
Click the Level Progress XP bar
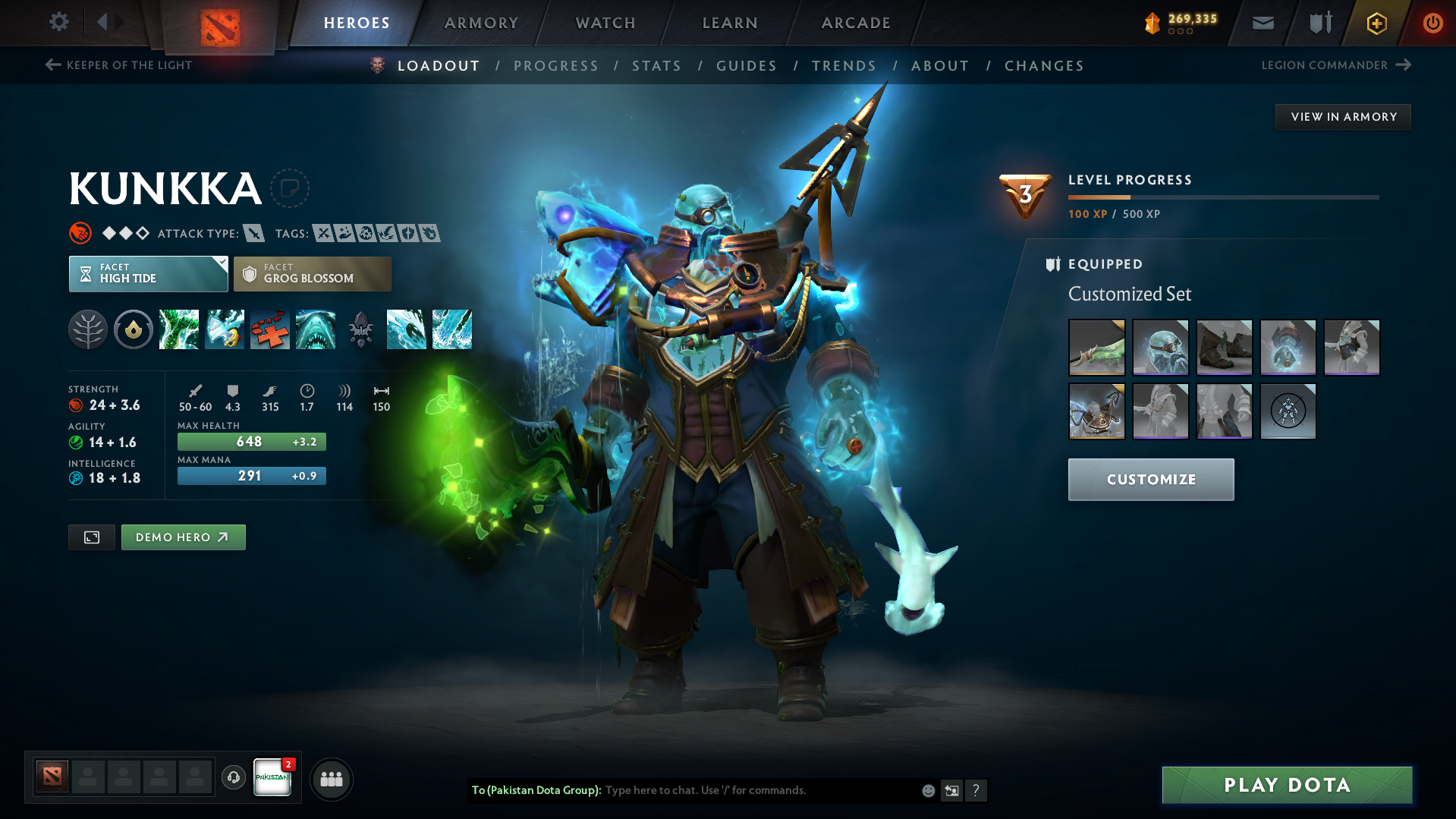(1223, 197)
